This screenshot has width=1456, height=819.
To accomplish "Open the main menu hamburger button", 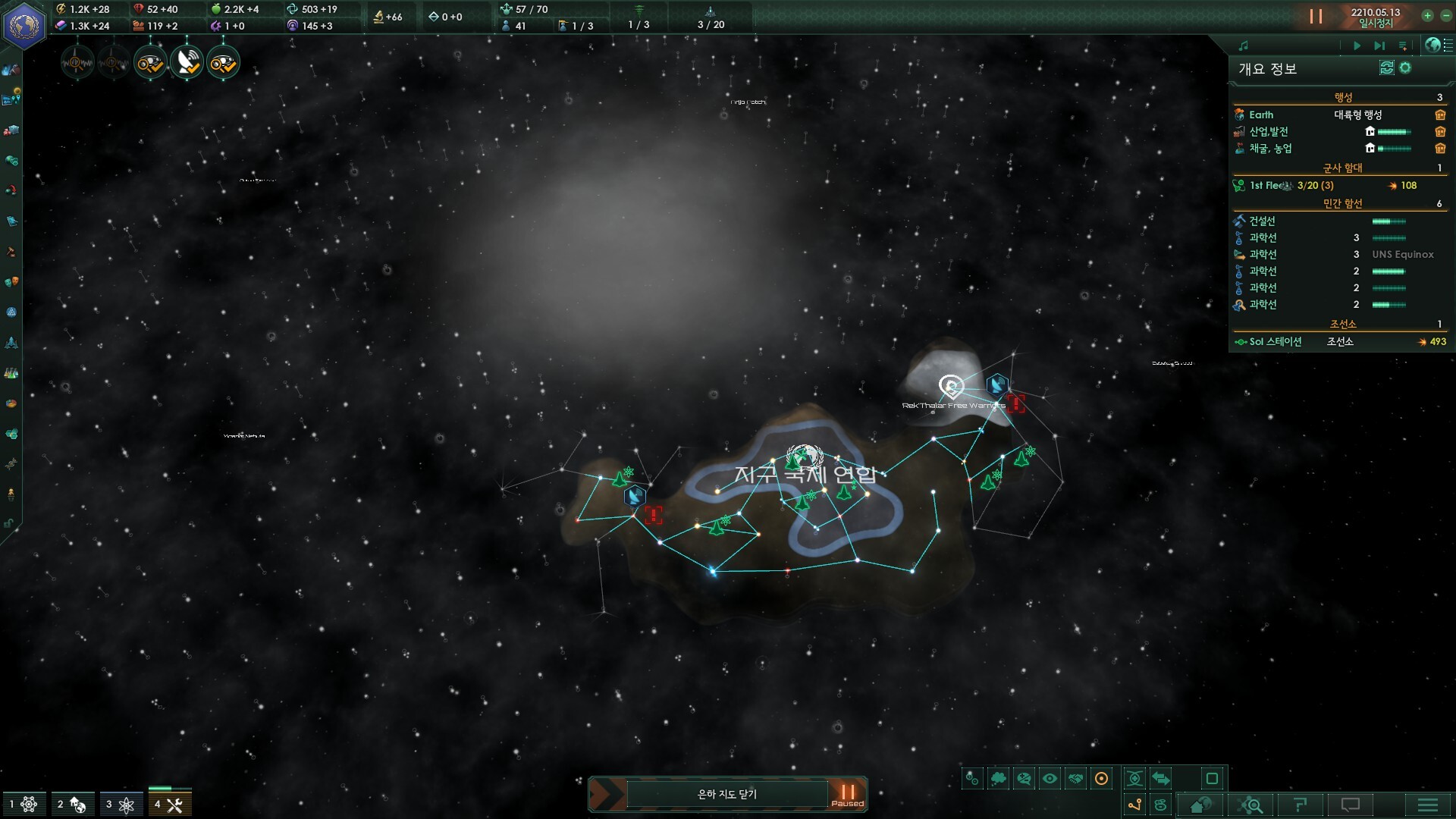I will pos(1427,805).
